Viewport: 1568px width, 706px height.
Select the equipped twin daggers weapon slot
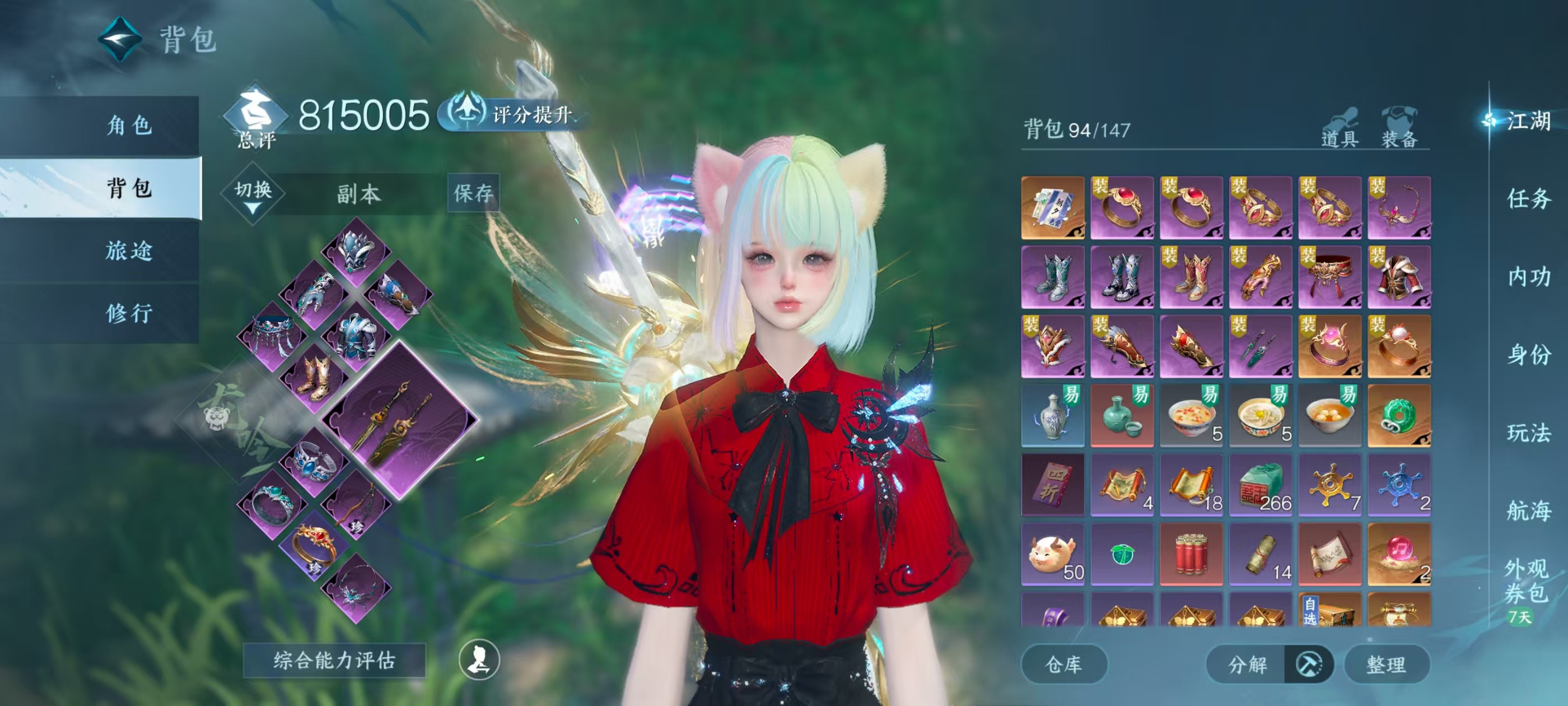click(x=399, y=419)
